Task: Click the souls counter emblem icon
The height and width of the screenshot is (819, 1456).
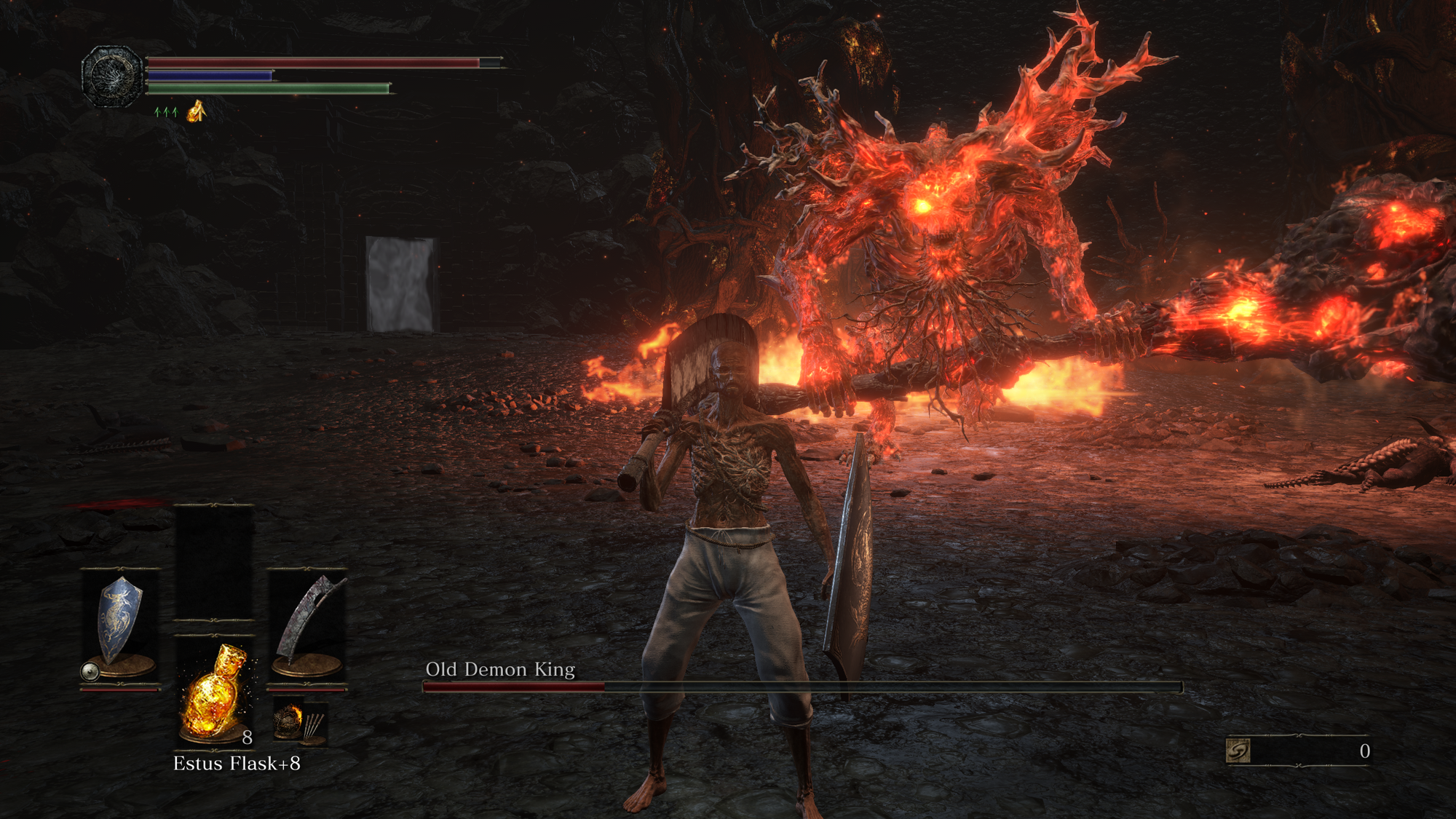Action: point(1238,751)
